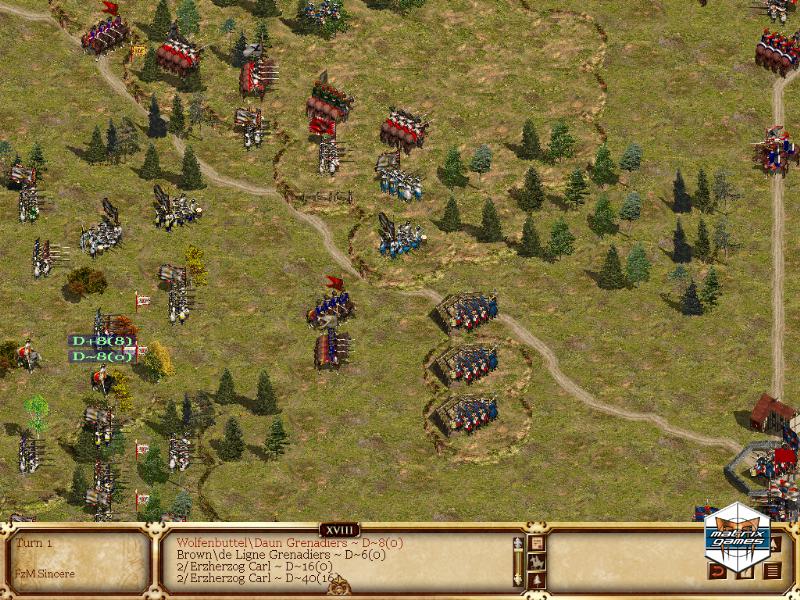Click the message log scrollbar

(x=518, y=561)
